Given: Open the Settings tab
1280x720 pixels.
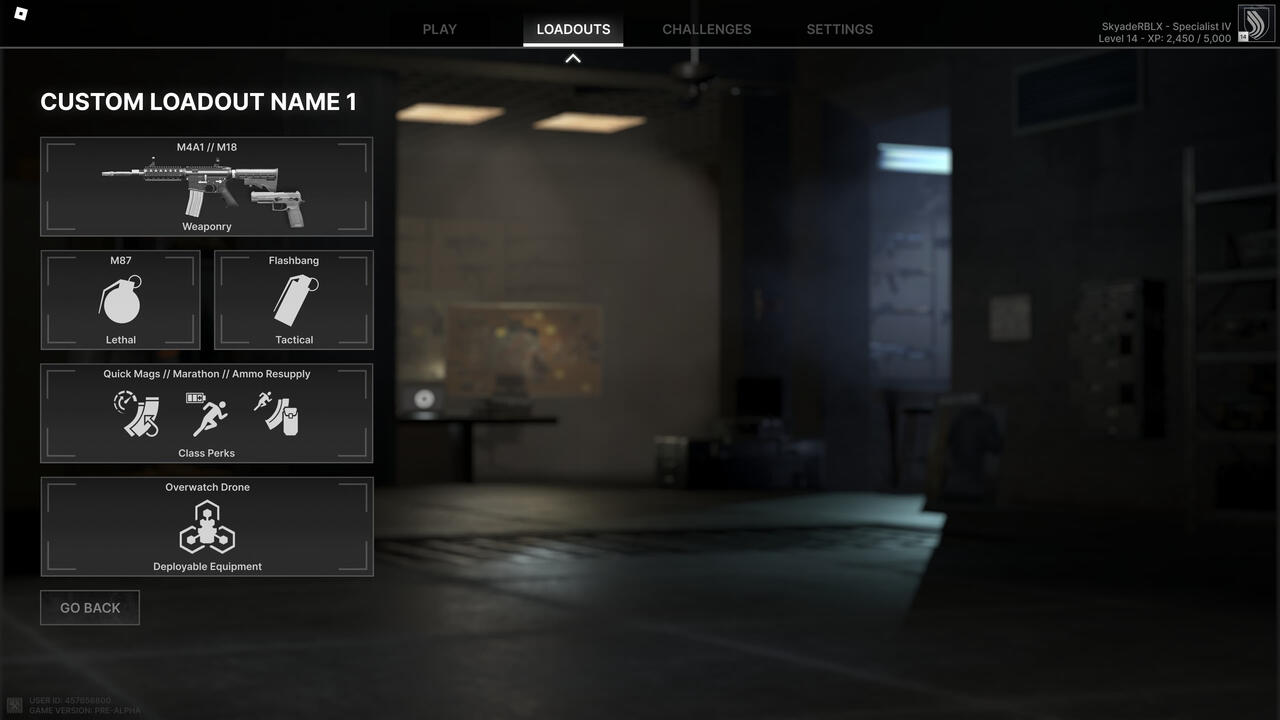Looking at the screenshot, I should click(839, 29).
